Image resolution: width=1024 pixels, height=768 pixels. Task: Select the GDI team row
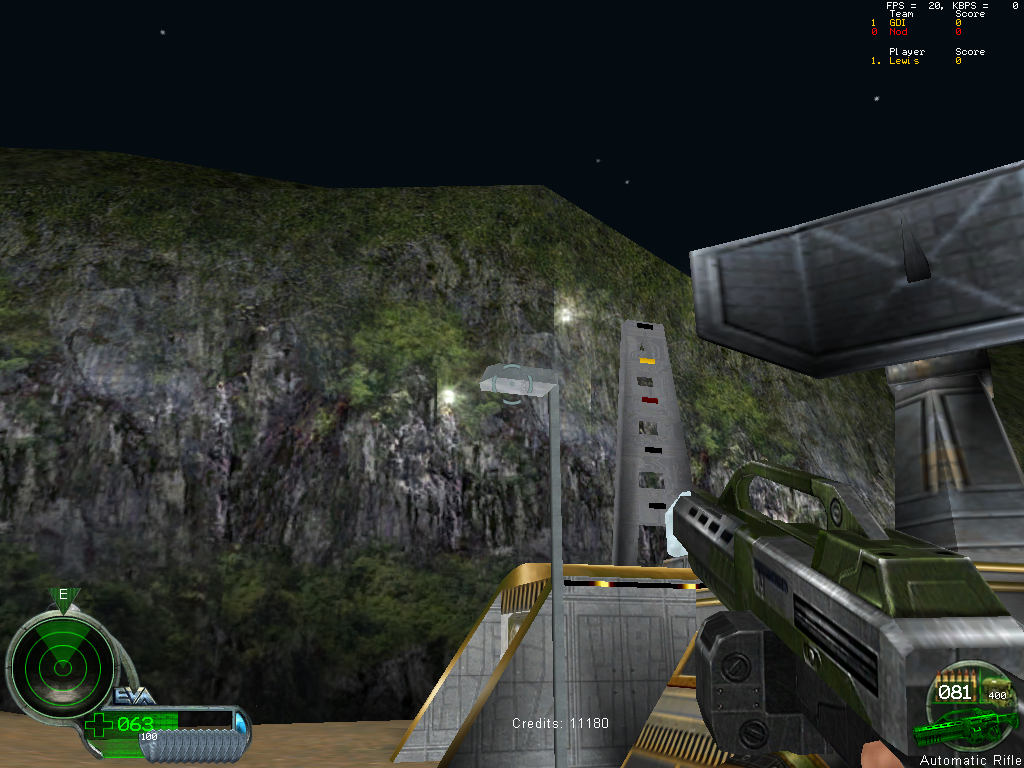tap(897, 23)
